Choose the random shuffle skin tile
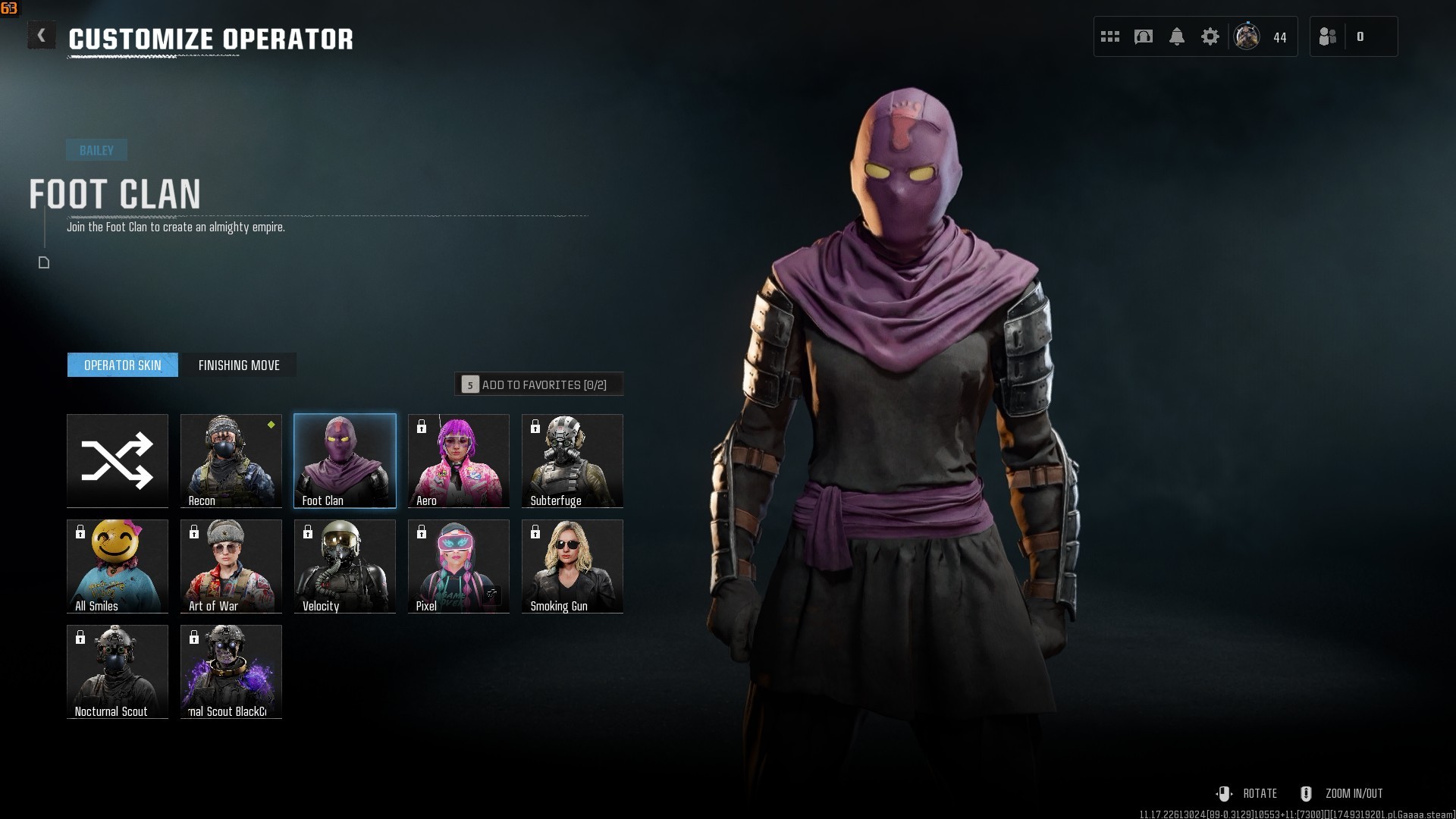1456x819 pixels. click(118, 460)
